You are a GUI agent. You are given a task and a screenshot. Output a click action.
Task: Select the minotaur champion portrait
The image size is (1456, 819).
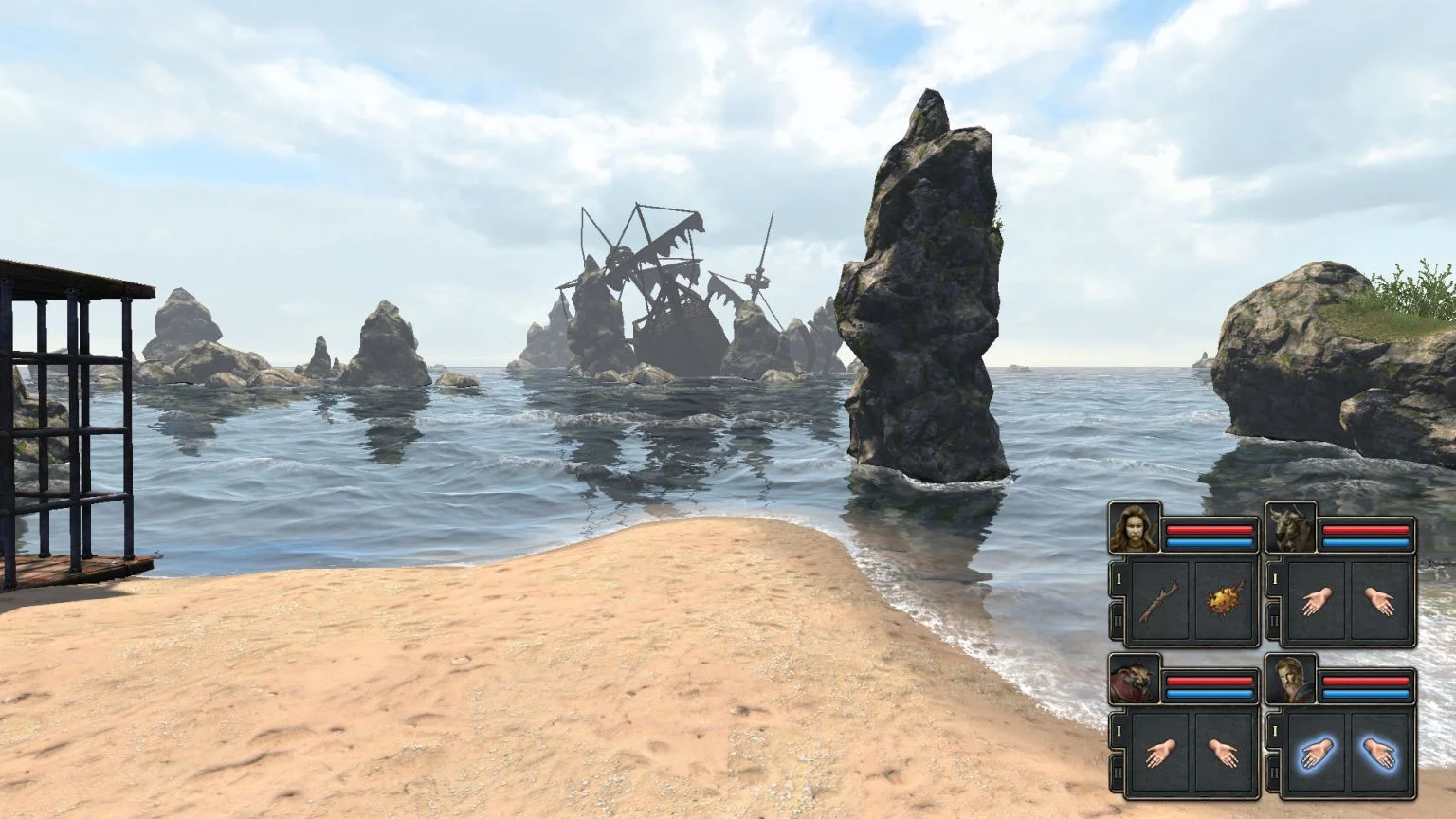coord(1290,528)
